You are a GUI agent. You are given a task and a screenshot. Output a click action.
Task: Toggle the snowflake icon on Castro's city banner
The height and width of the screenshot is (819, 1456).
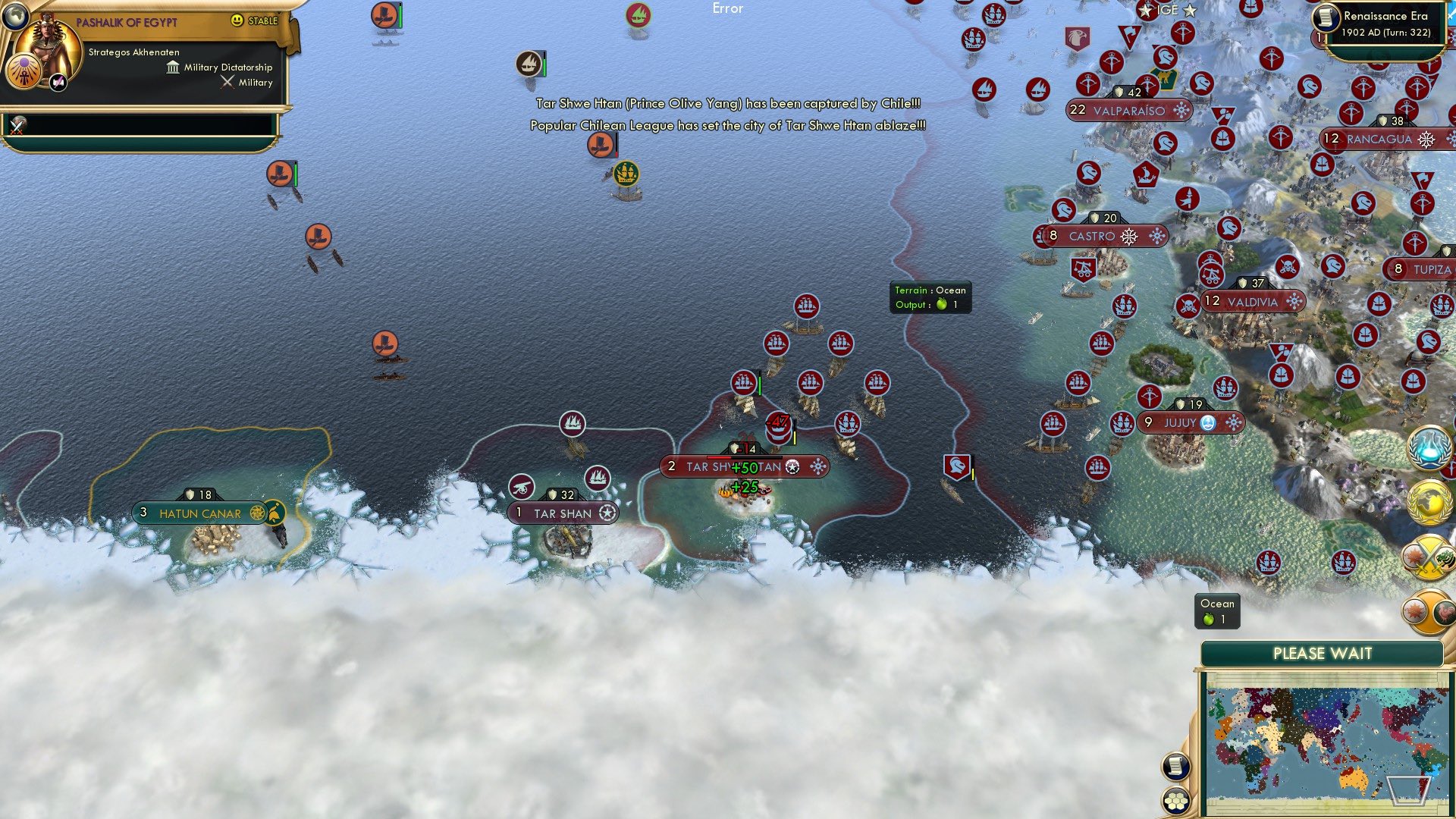pyautogui.click(x=1155, y=236)
